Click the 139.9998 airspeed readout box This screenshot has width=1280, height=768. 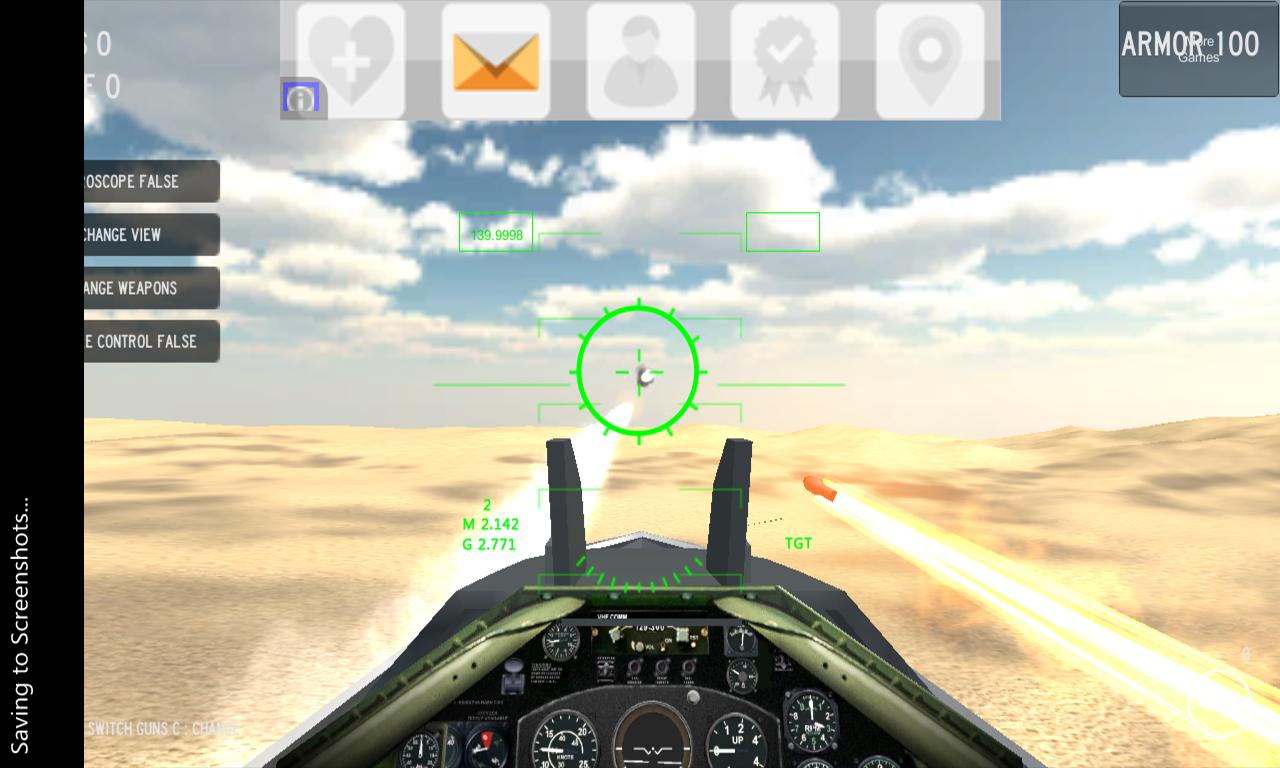pyautogui.click(x=495, y=231)
